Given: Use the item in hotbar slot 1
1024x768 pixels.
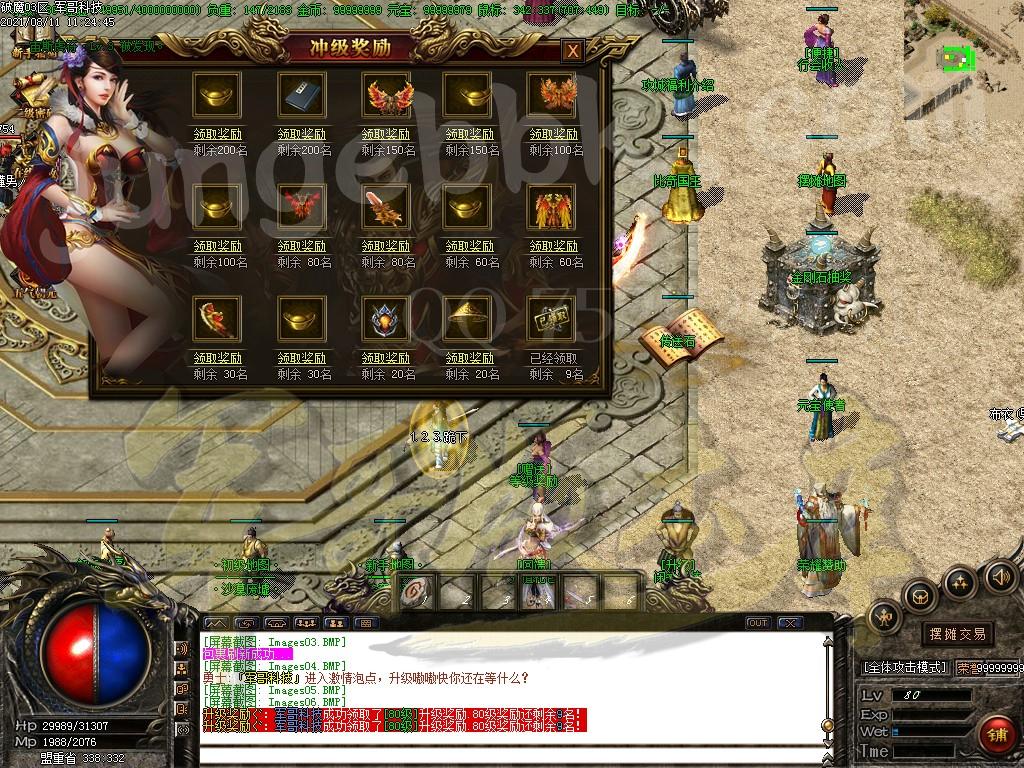Looking at the screenshot, I should pyautogui.click(x=414, y=592).
